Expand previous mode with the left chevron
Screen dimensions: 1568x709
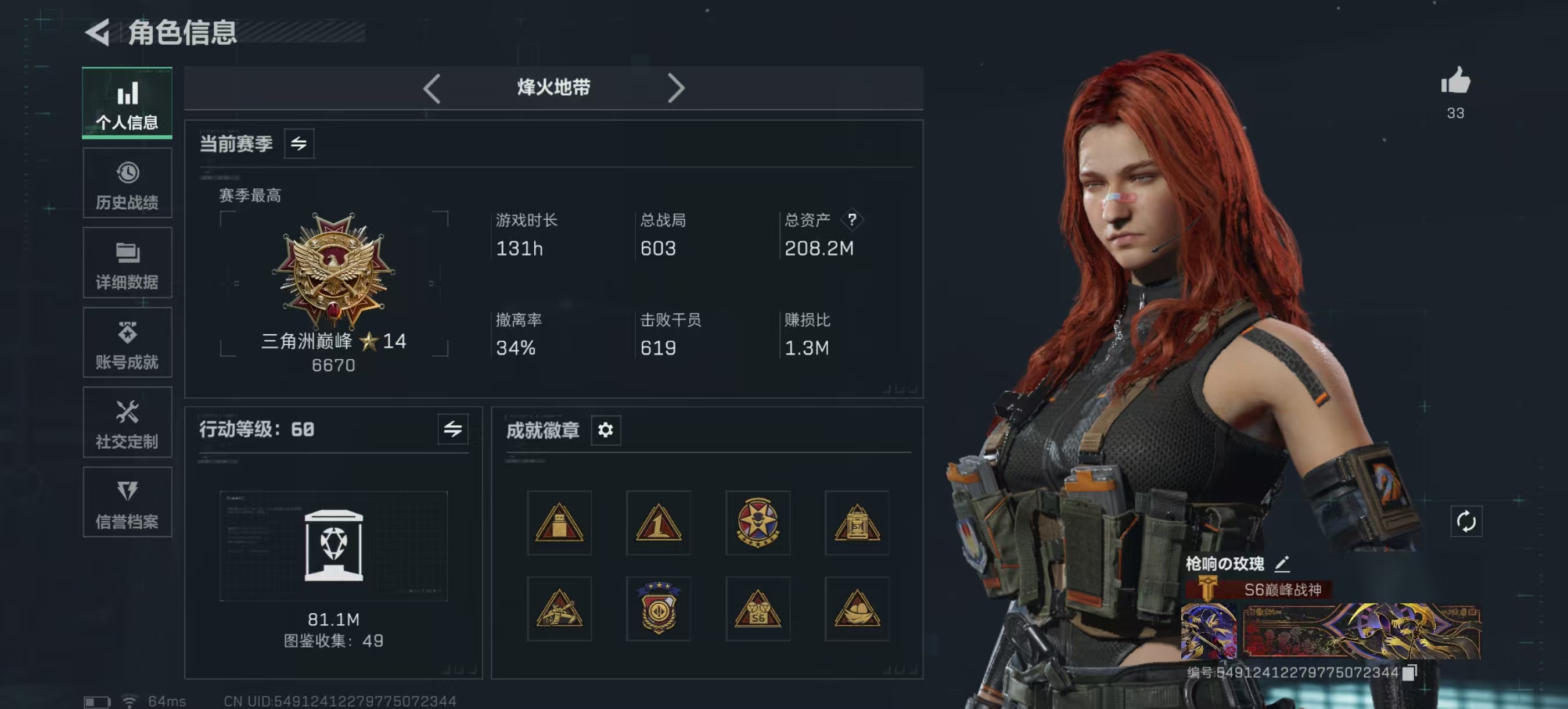(433, 88)
